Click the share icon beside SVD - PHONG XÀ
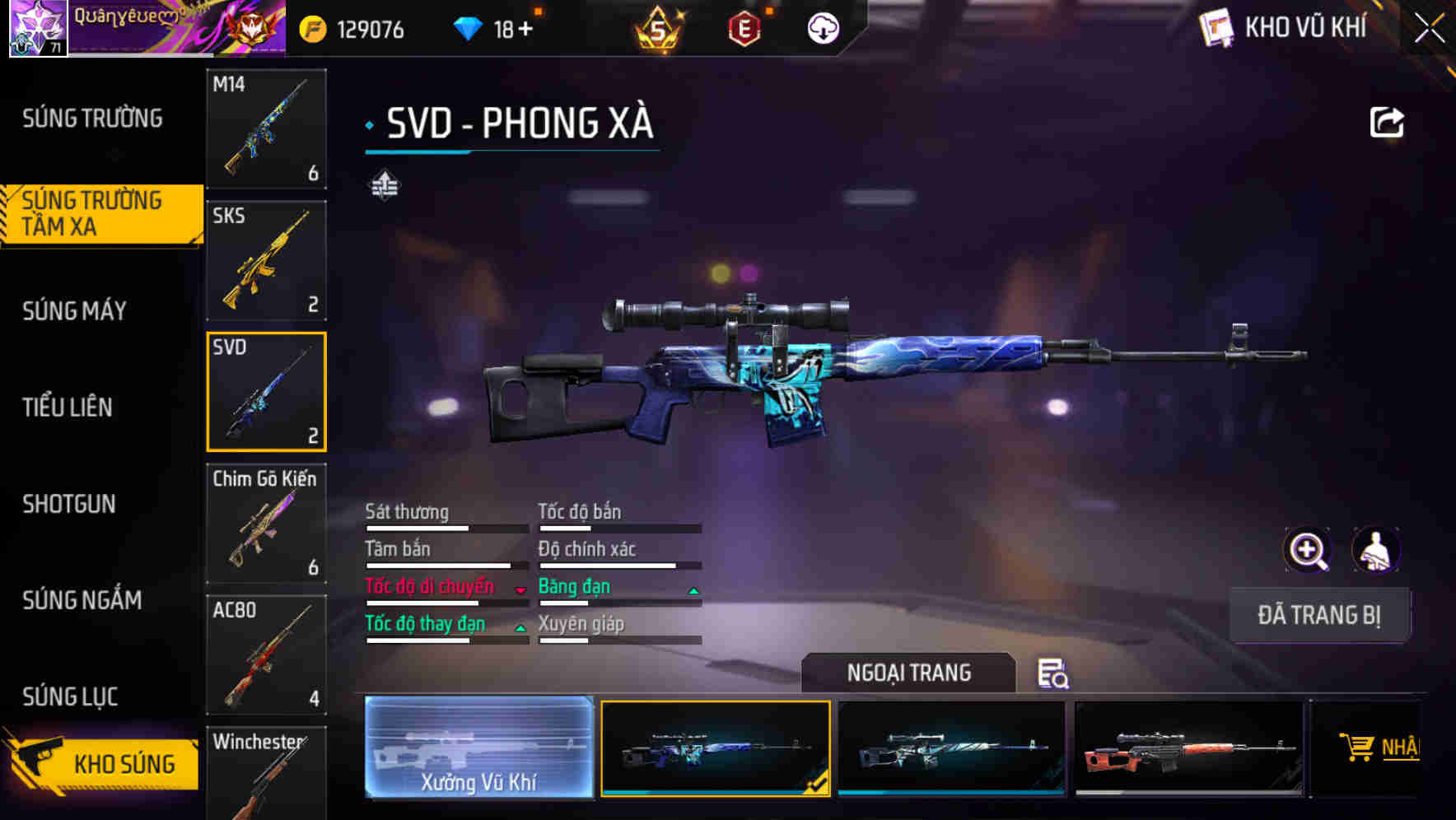Viewport: 1456px width, 820px height. pos(1388,121)
